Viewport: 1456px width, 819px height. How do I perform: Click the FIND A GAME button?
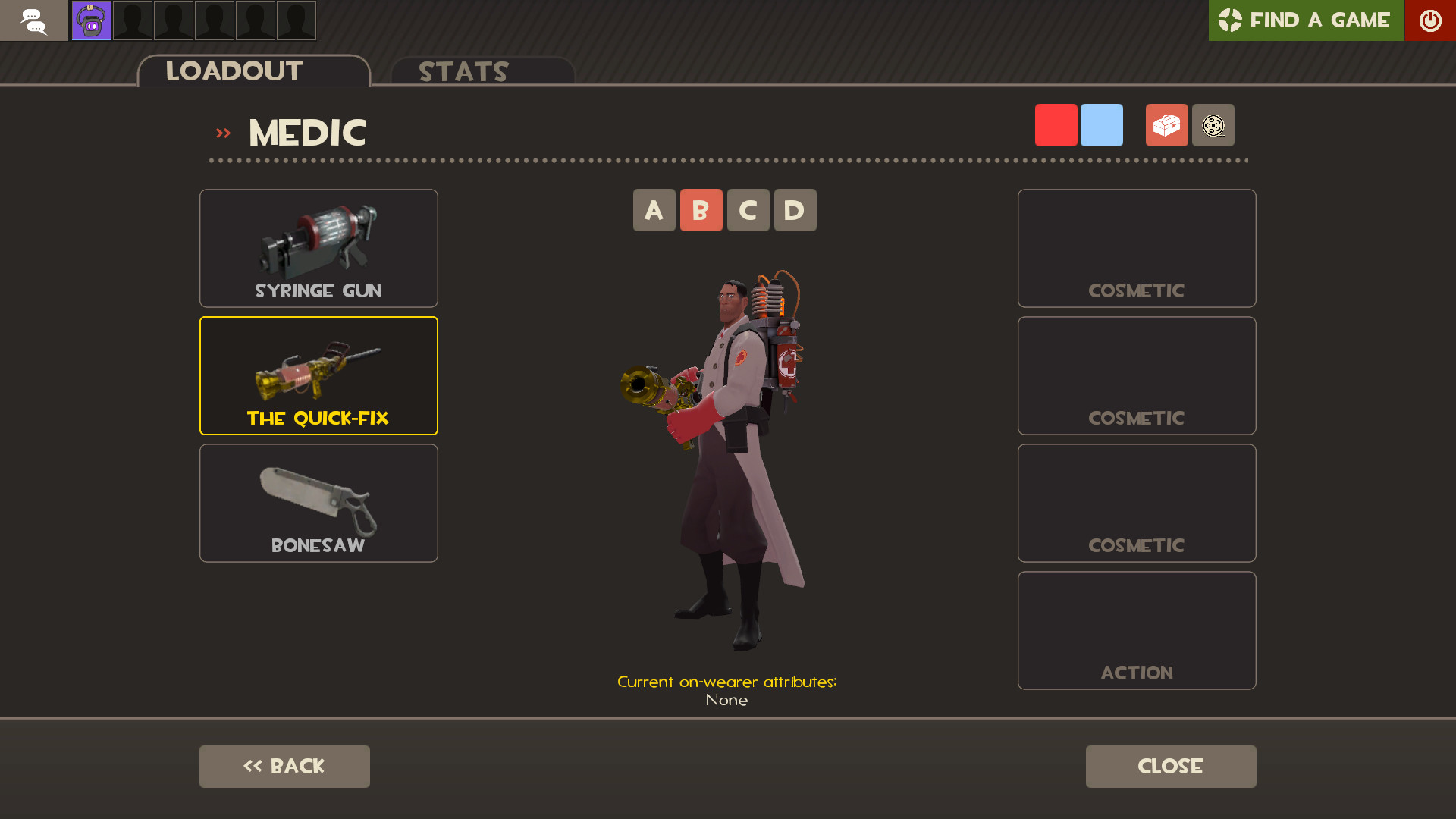[x=1306, y=20]
